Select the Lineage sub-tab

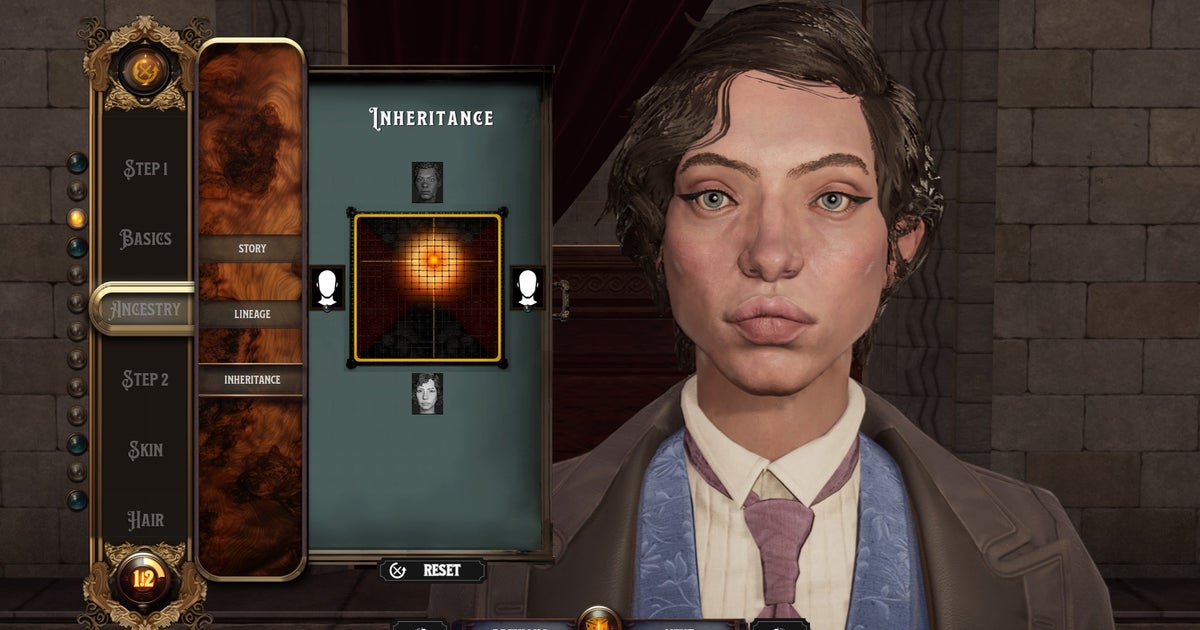251,314
